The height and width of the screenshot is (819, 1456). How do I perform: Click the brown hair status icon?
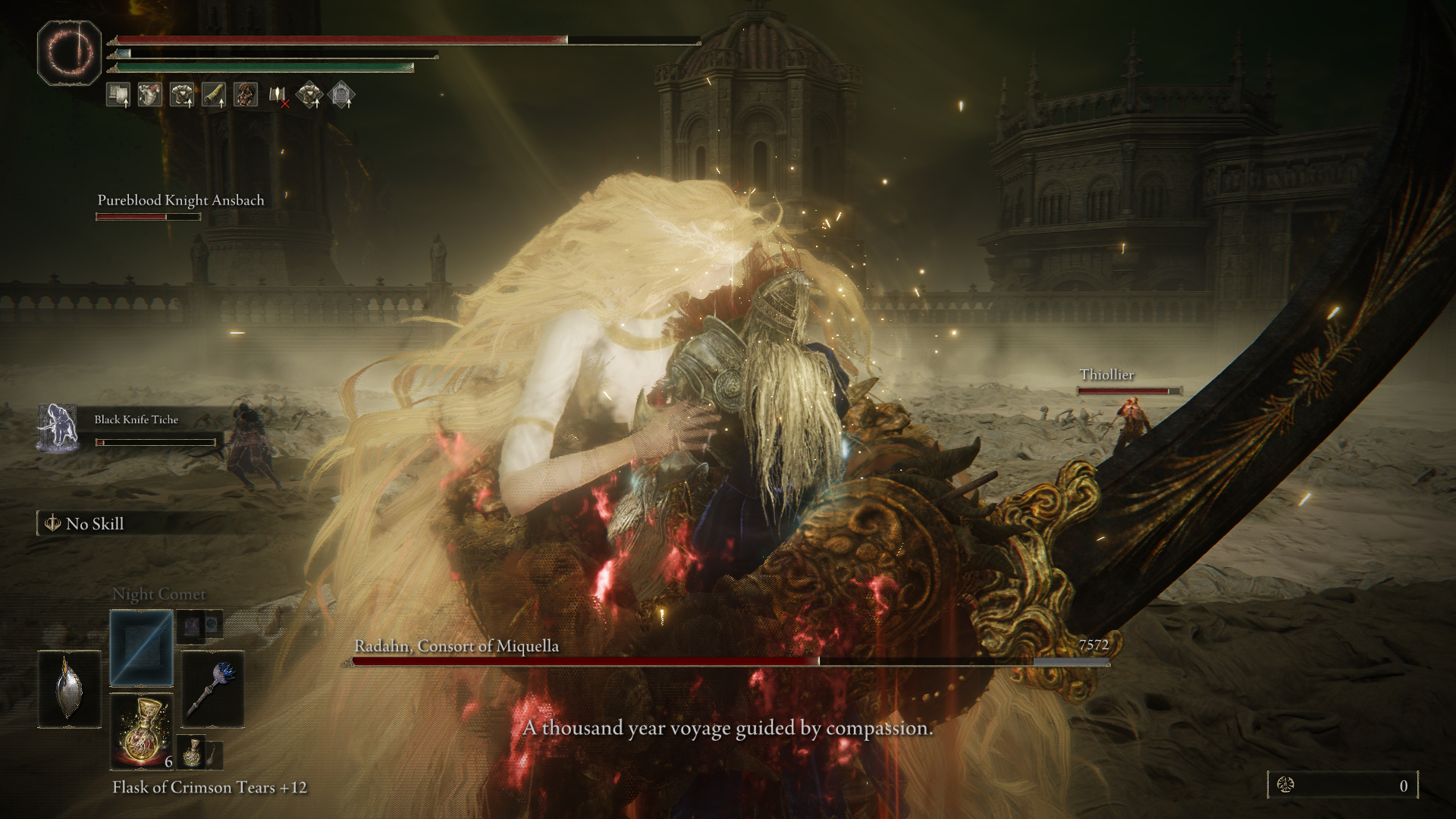tap(246, 95)
